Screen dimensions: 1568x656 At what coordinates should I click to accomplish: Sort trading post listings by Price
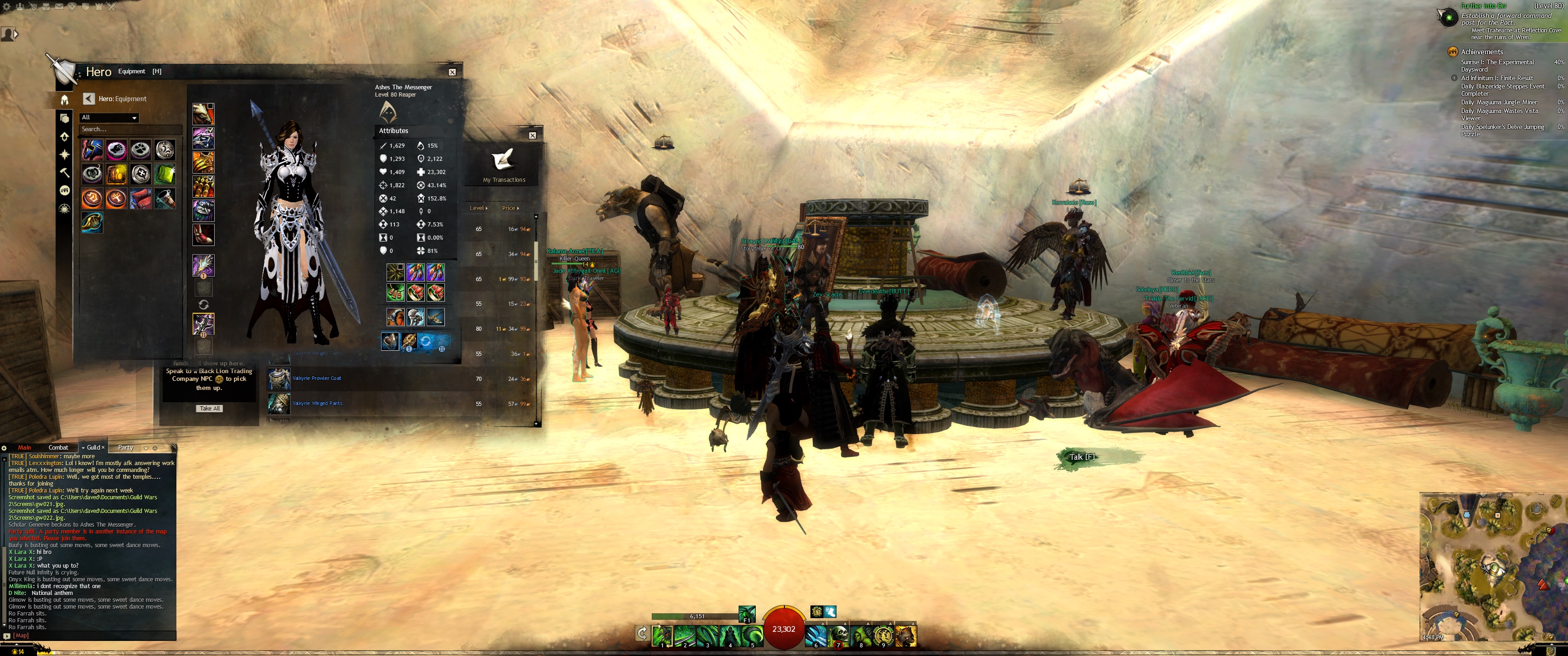click(510, 208)
